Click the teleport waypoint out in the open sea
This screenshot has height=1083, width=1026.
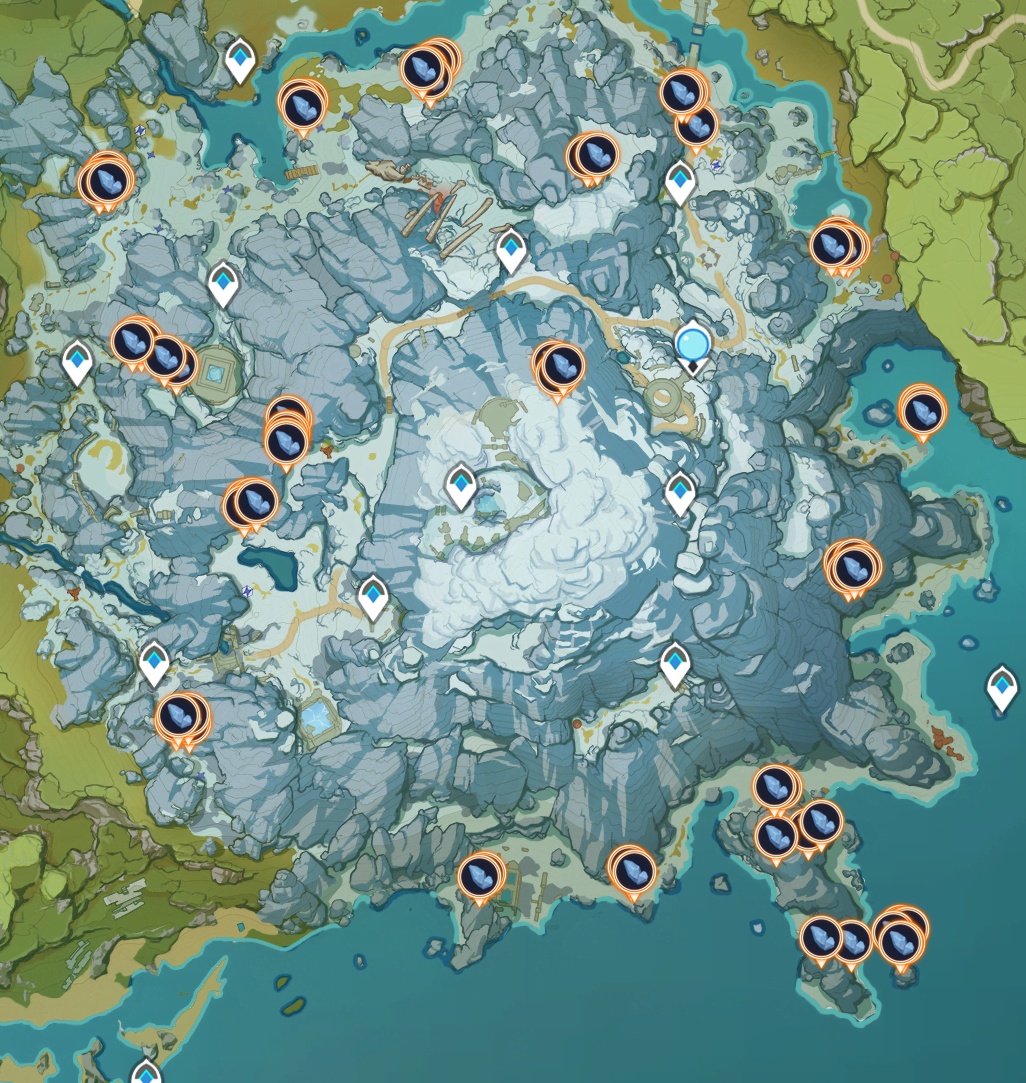(1001, 687)
